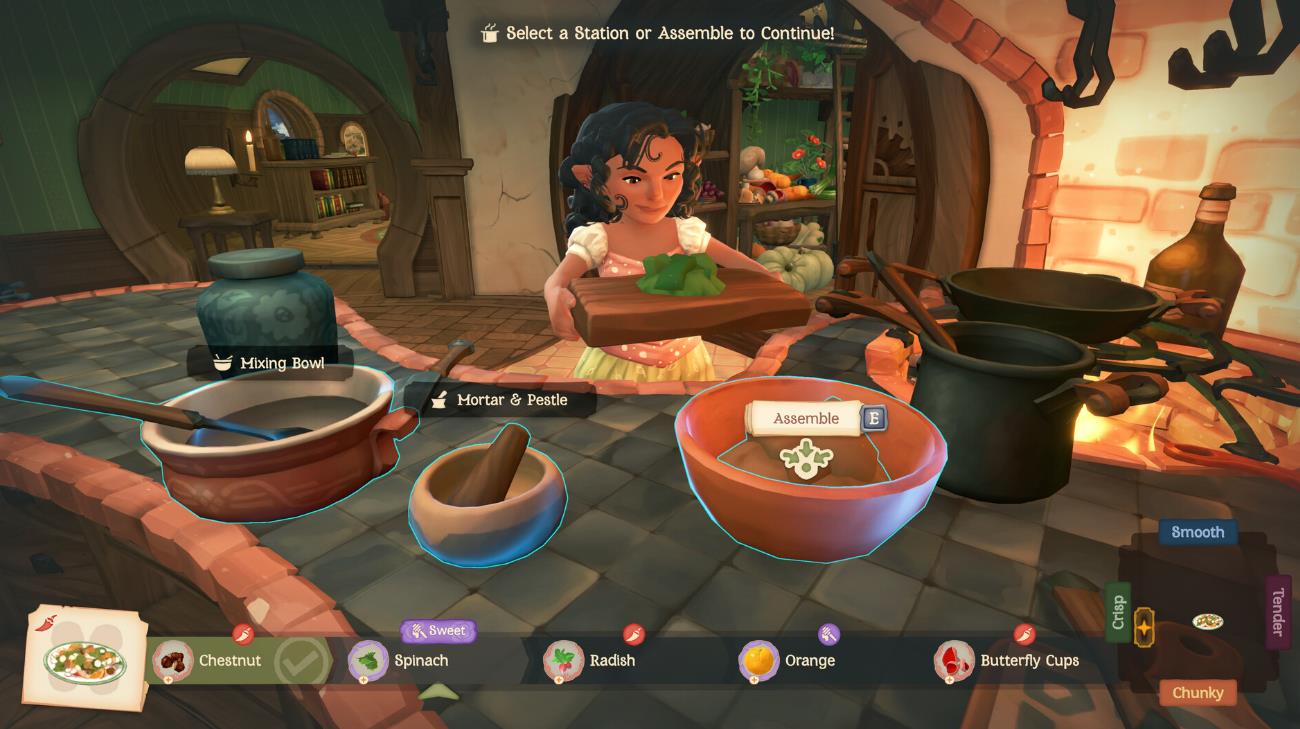
Task: Choose the Mortar & Pestle station
Action: [487, 500]
